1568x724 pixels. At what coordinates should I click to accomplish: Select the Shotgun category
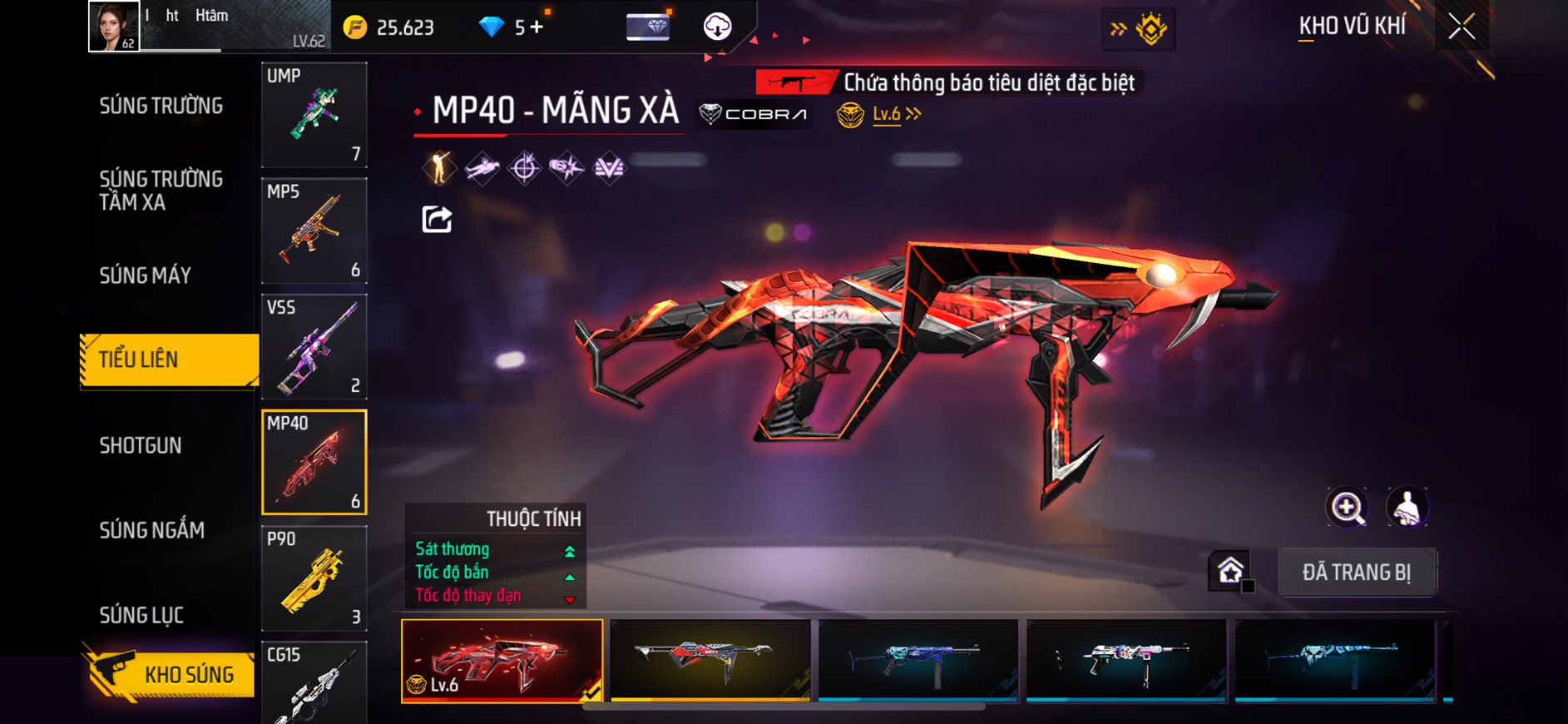click(141, 445)
